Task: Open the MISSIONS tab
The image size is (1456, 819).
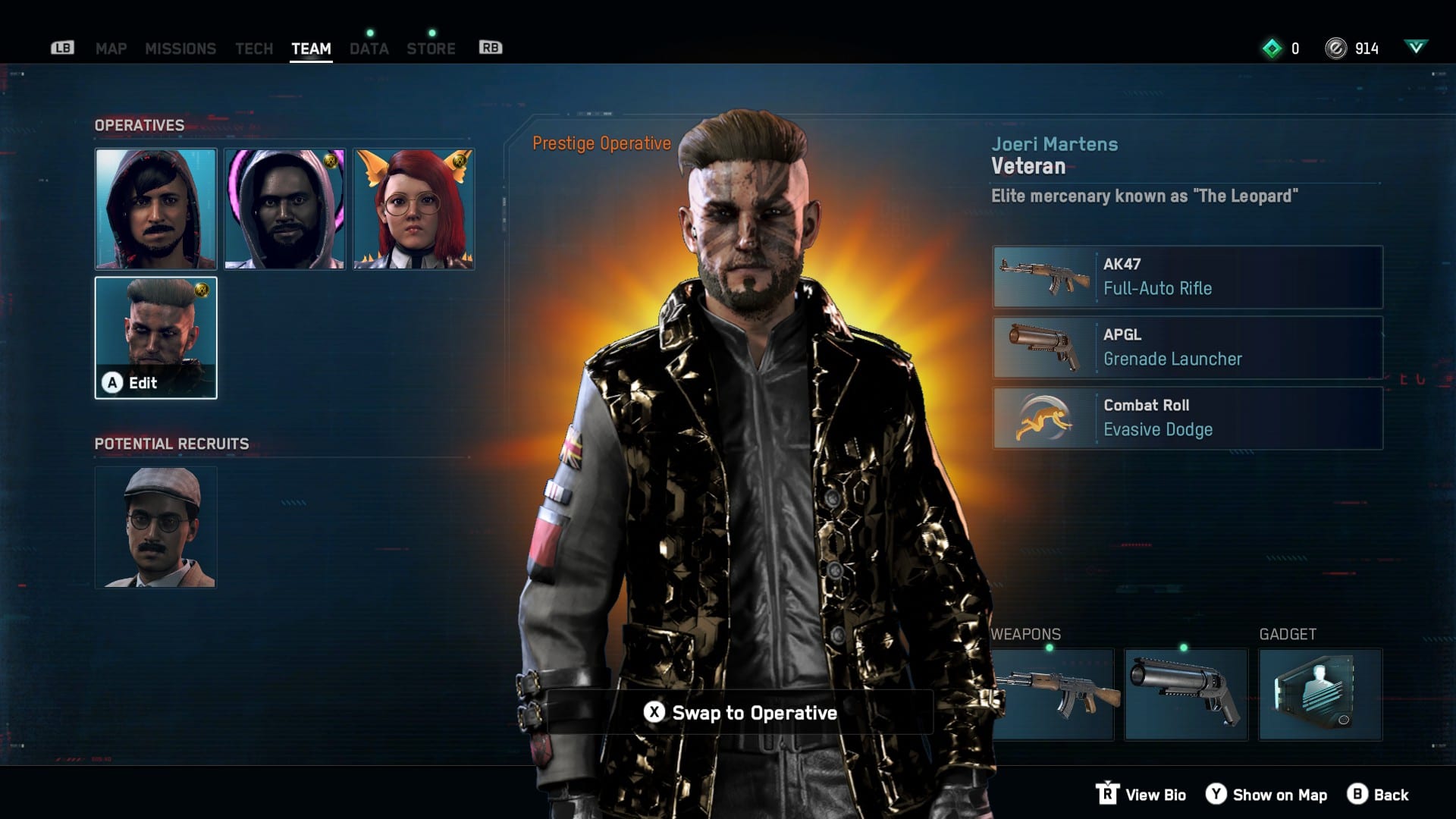Action: [x=180, y=49]
